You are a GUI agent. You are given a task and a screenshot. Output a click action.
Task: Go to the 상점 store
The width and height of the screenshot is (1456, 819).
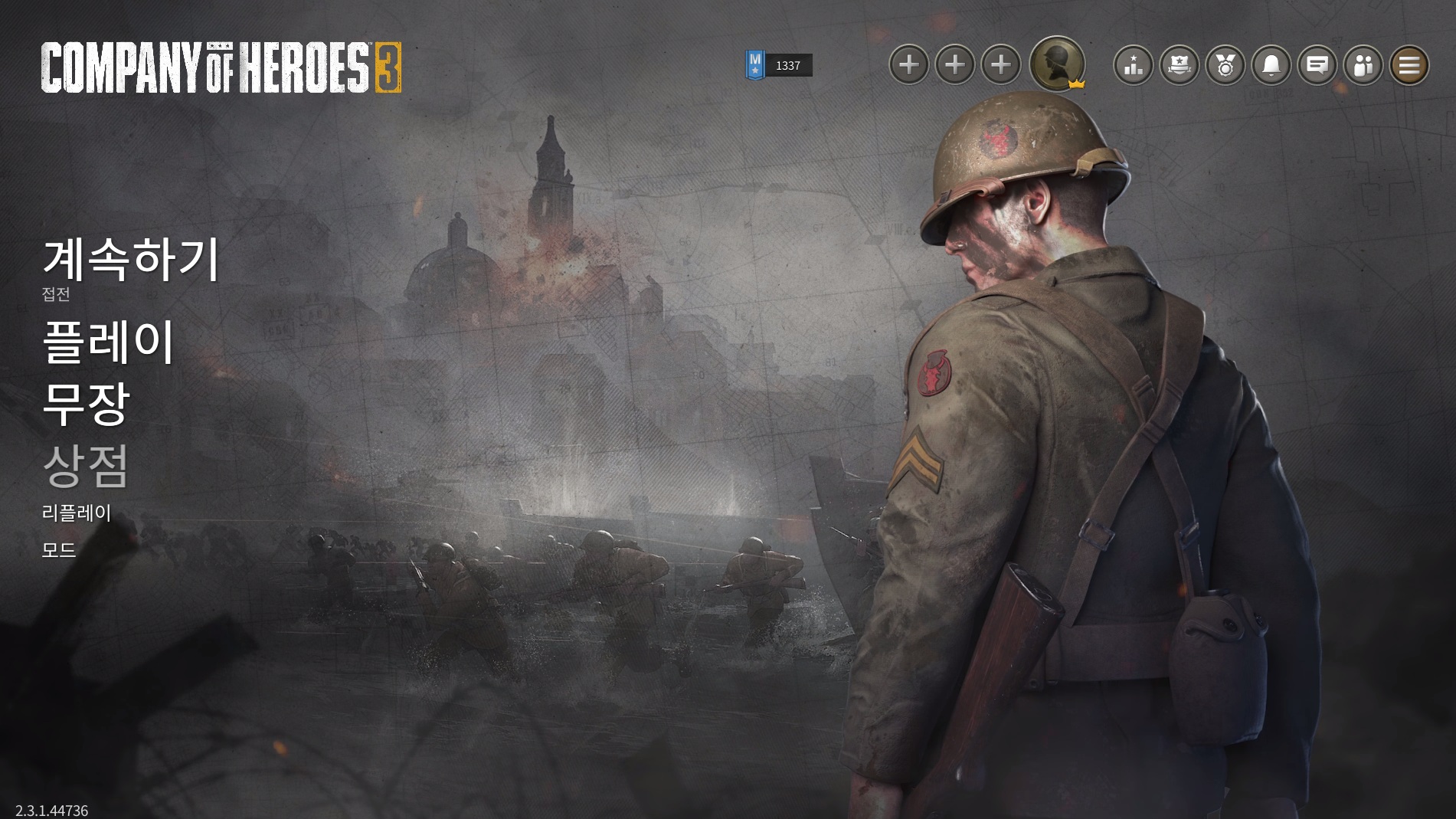tap(85, 466)
